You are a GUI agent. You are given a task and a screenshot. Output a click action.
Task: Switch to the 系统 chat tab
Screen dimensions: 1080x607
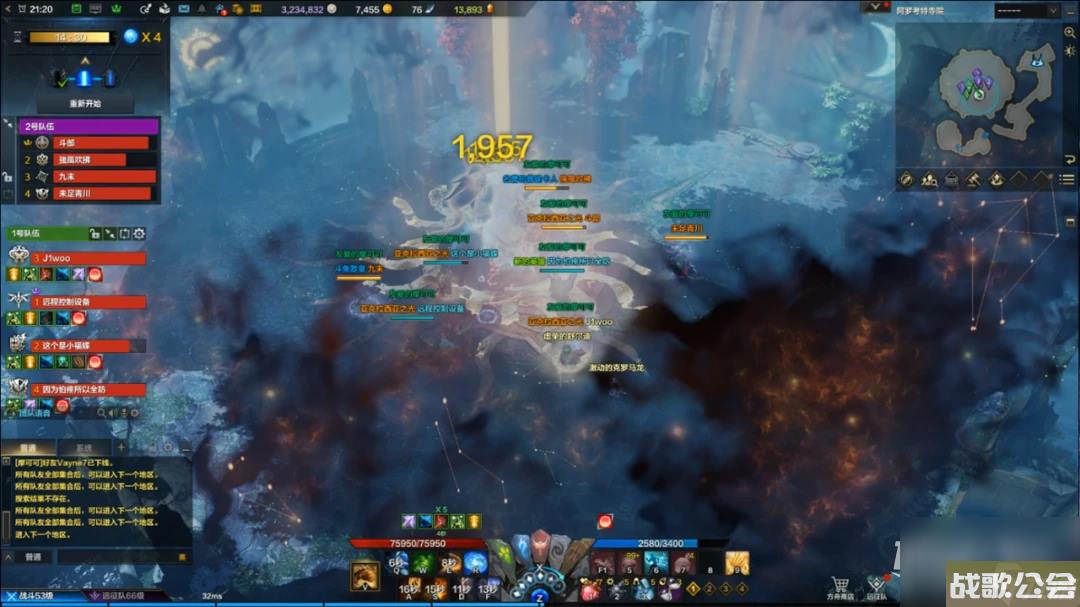pos(84,447)
